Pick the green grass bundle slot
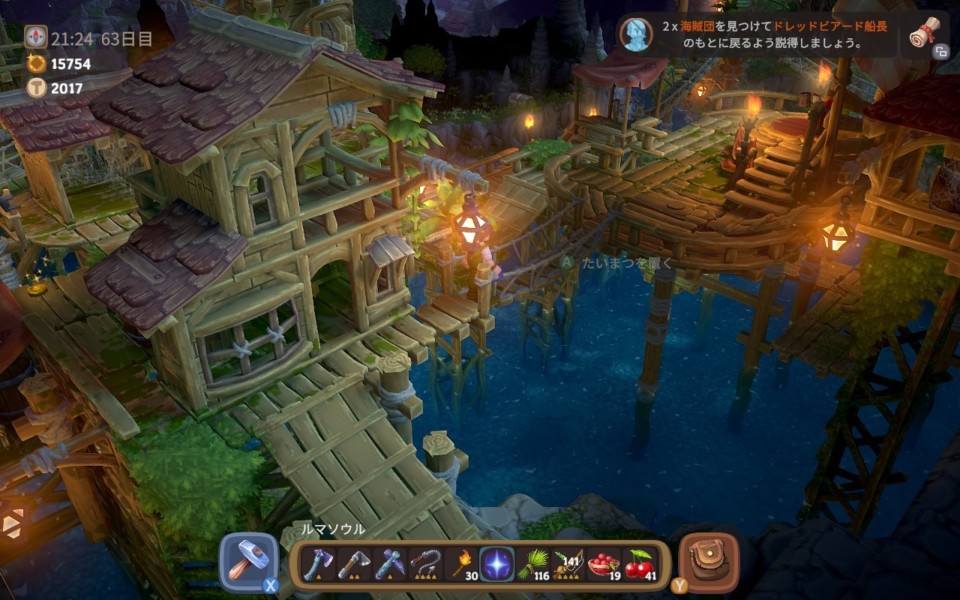960x600 pixels. click(533, 563)
